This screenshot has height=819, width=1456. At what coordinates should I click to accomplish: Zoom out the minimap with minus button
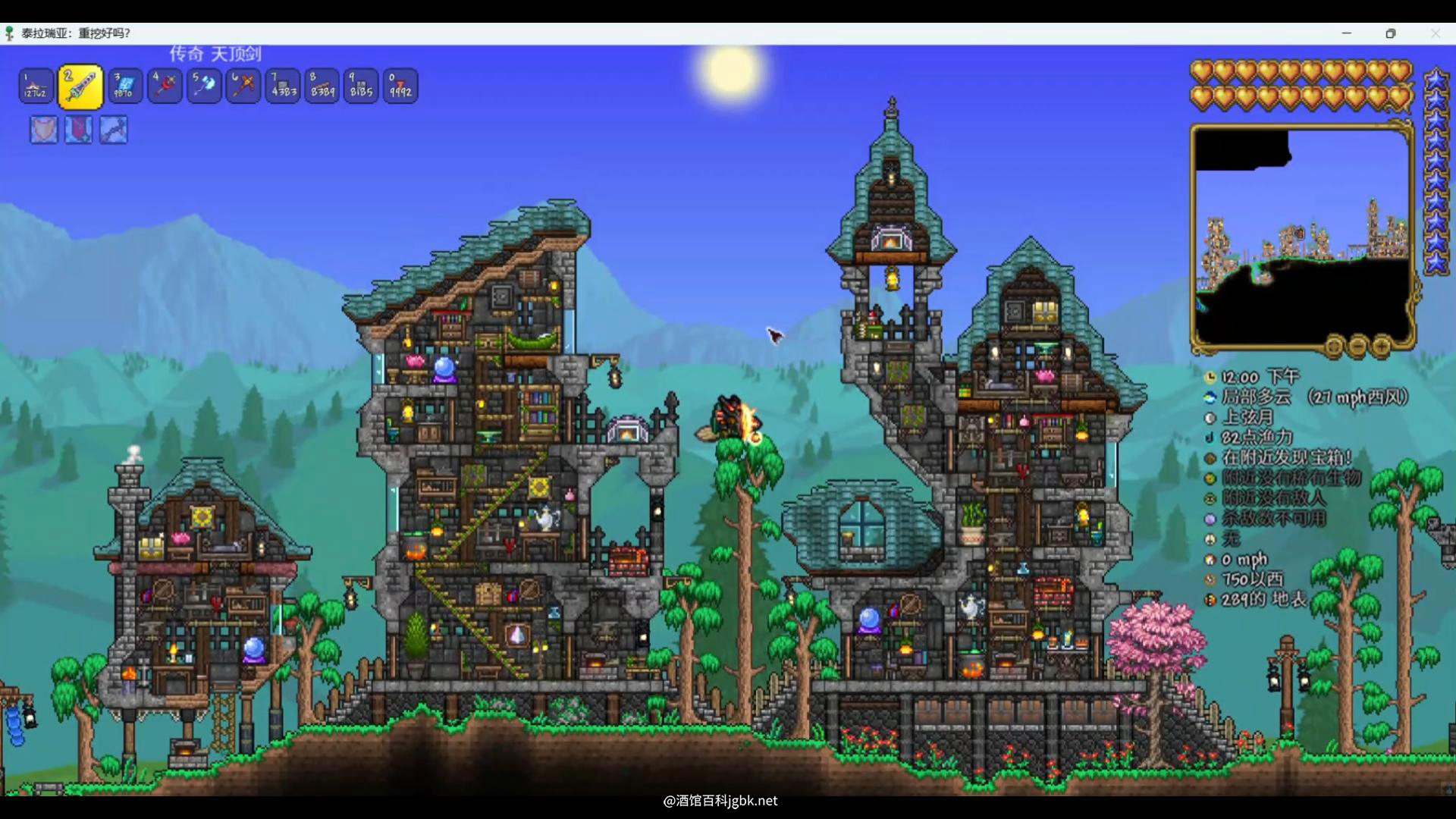coord(1357,347)
